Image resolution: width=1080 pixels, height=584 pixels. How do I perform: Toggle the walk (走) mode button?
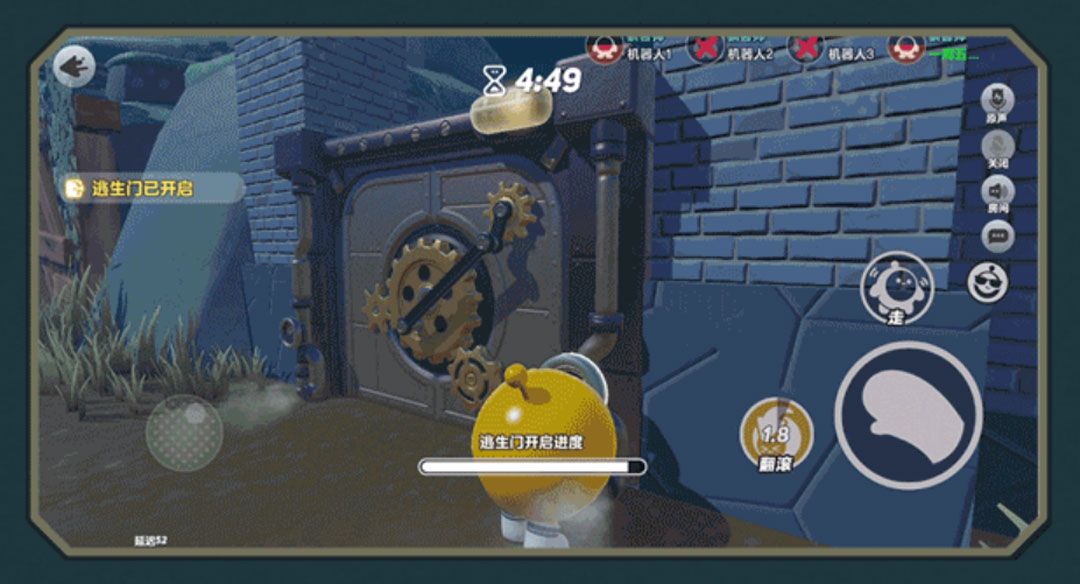tap(896, 288)
